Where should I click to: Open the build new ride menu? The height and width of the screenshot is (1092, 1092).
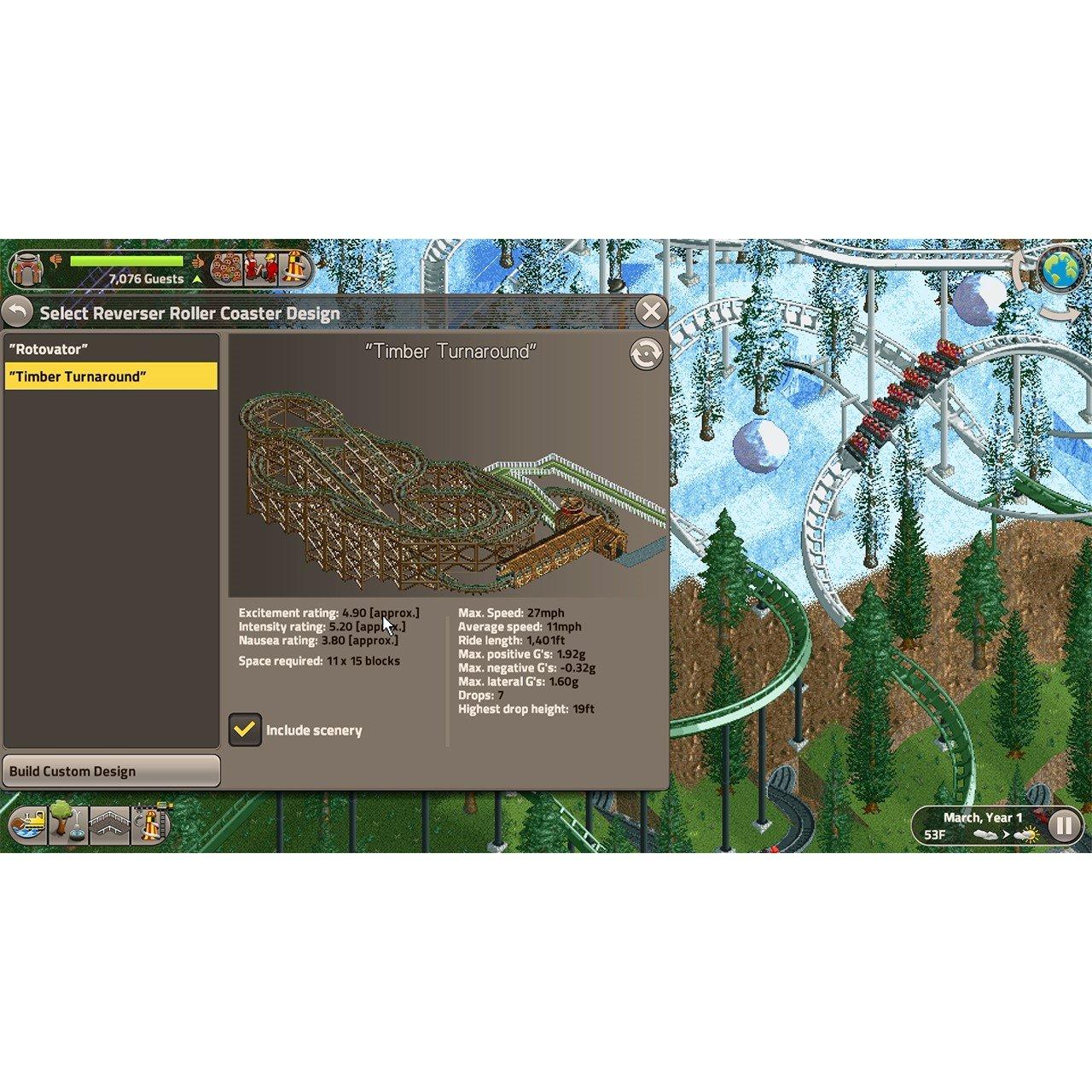pos(149,825)
